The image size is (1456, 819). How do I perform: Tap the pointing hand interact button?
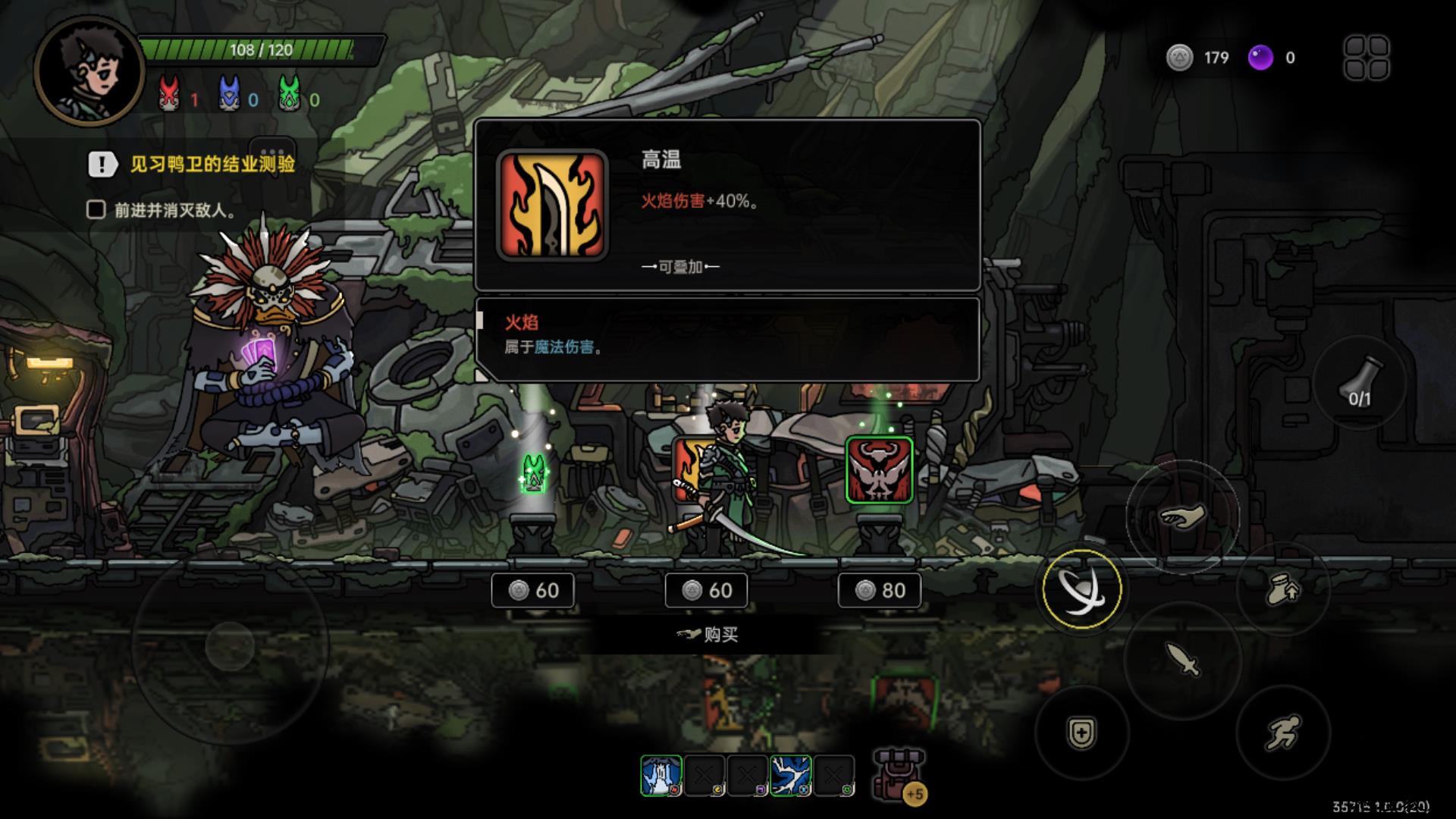tap(1182, 519)
